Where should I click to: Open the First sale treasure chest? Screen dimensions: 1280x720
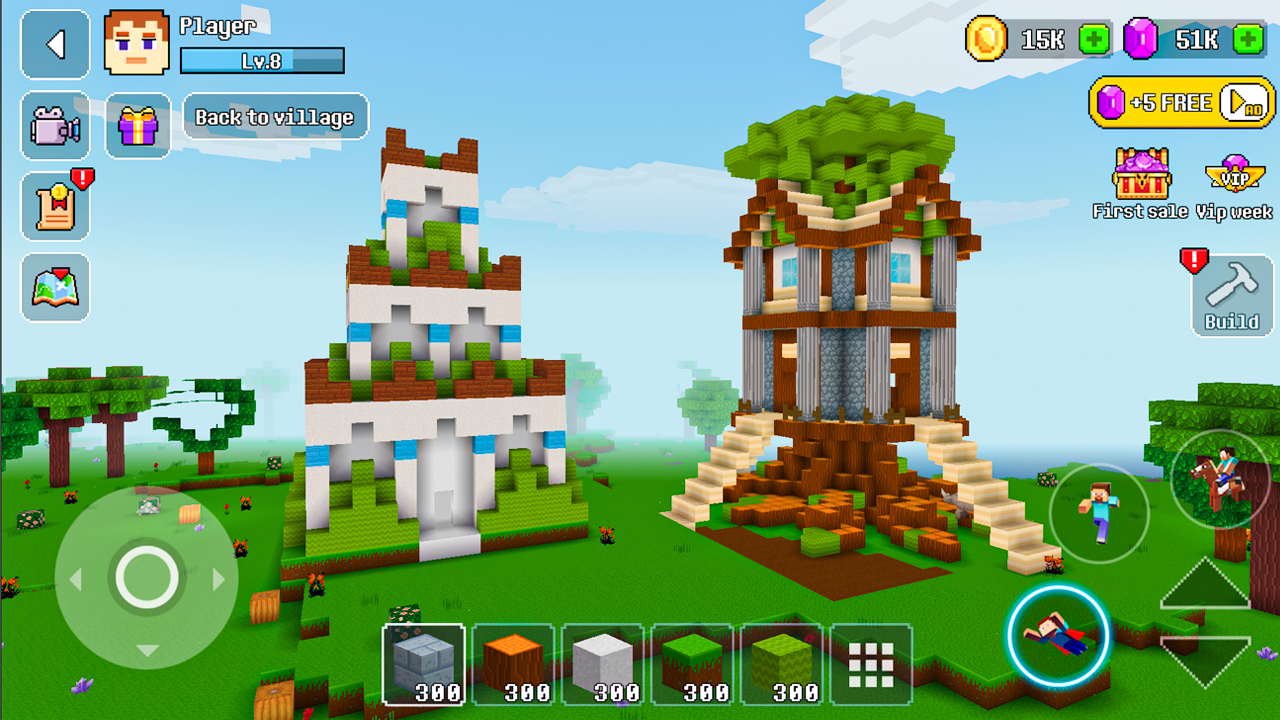(1140, 180)
